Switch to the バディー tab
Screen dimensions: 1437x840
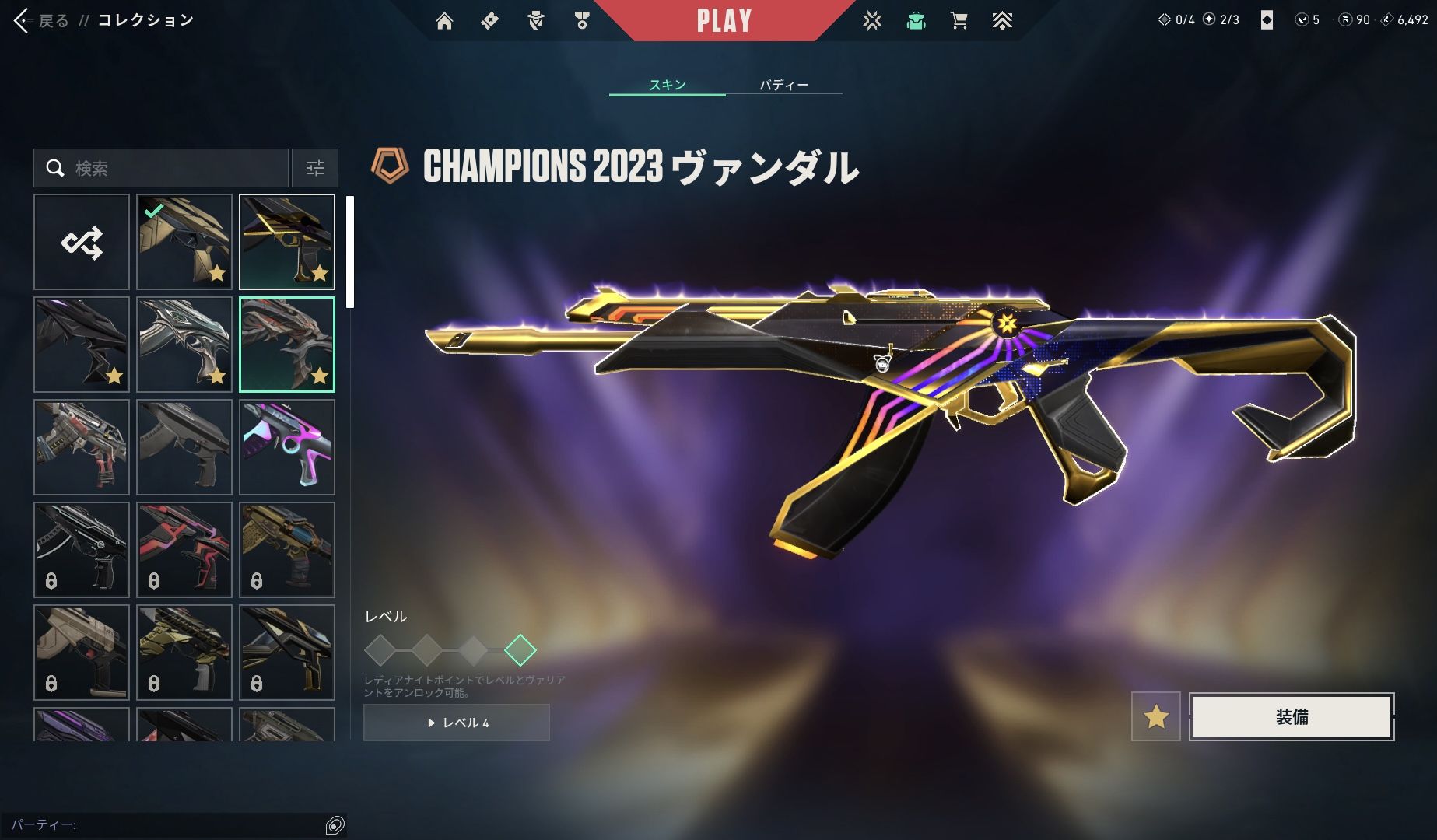pyautogui.click(x=783, y=85)
